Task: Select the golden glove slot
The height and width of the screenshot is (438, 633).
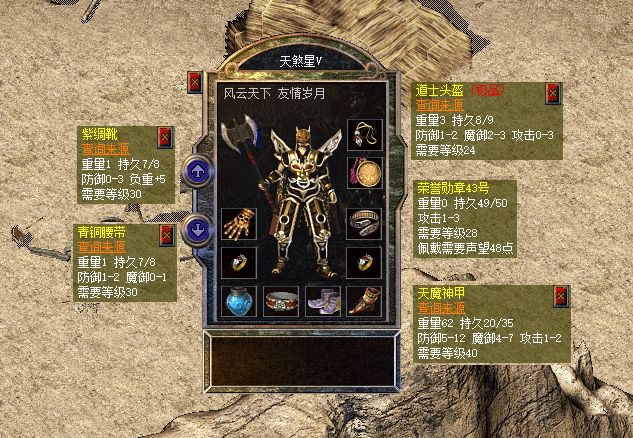Action: point(237,222)
